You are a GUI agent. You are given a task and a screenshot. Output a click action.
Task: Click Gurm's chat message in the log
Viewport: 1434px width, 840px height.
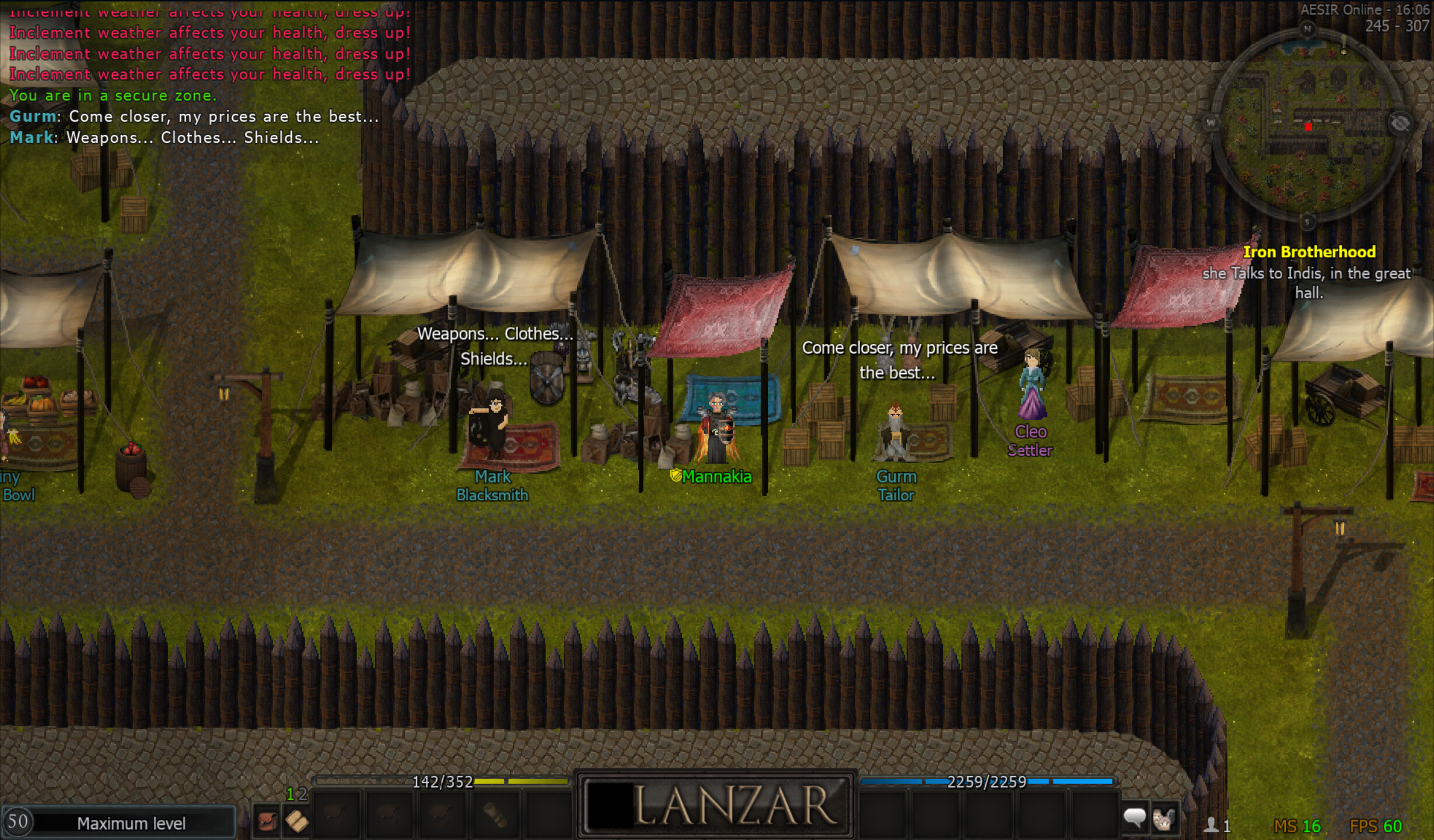click(193, 116)
